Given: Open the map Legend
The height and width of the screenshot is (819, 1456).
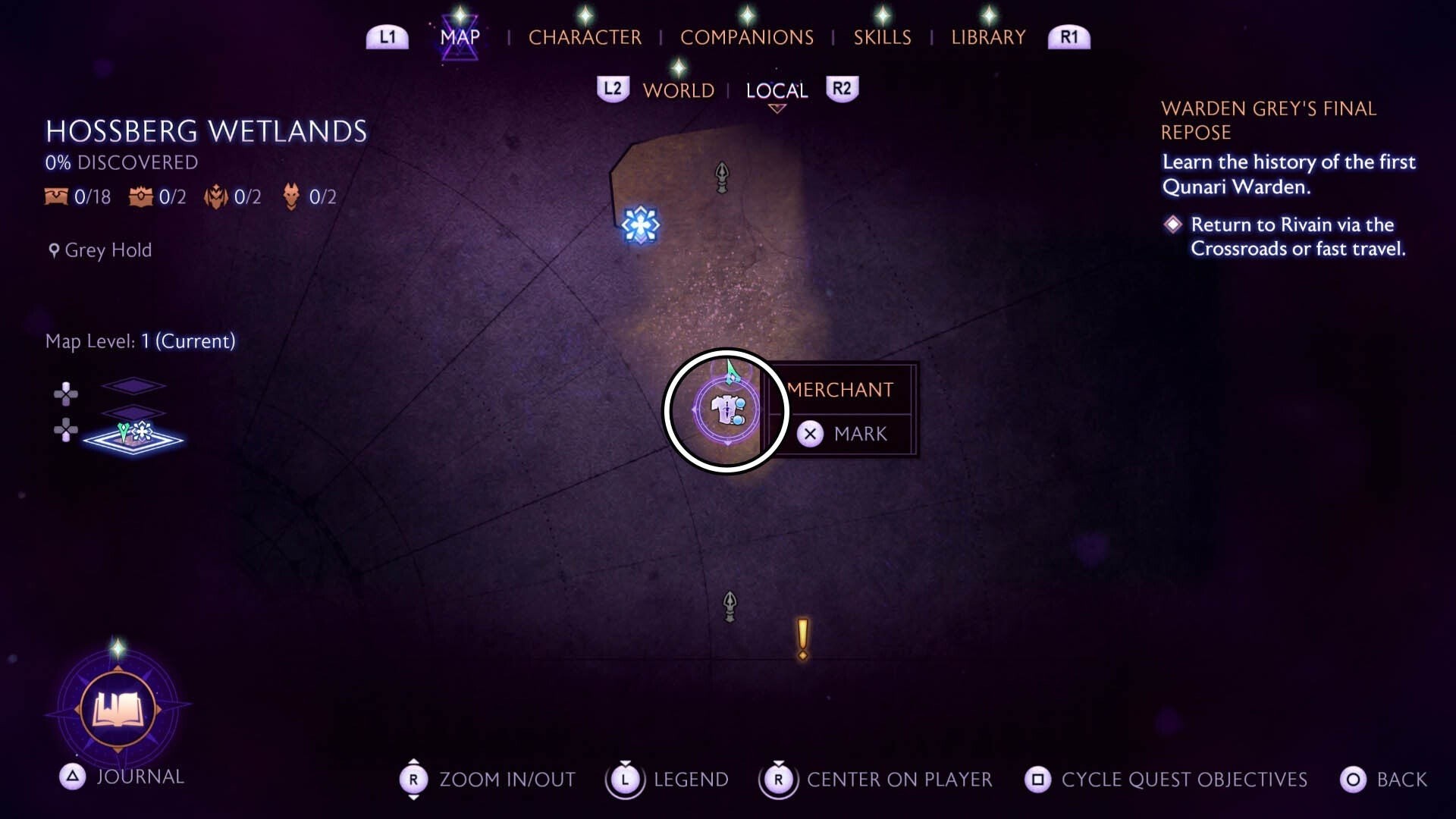Looking at the screenshot, I should [667, 780].
